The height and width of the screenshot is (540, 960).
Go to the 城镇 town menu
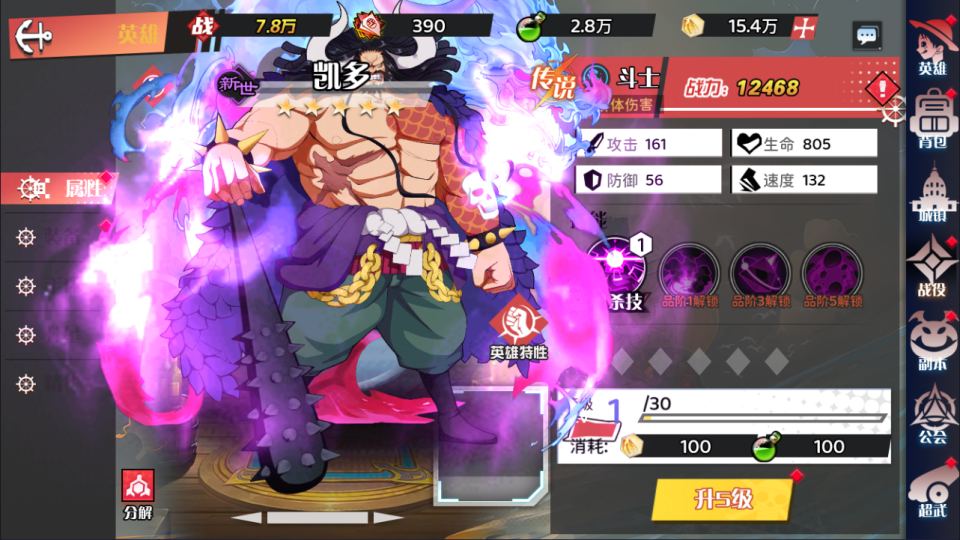tap(932, 194)
